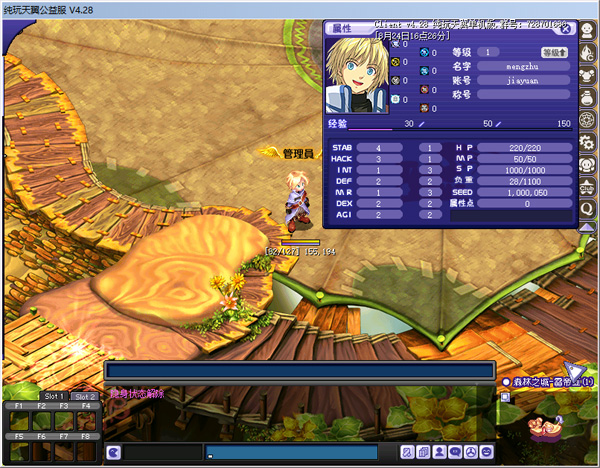Click the game window title bar
This screenshot has width=600, height=468.
pos(300,8)
